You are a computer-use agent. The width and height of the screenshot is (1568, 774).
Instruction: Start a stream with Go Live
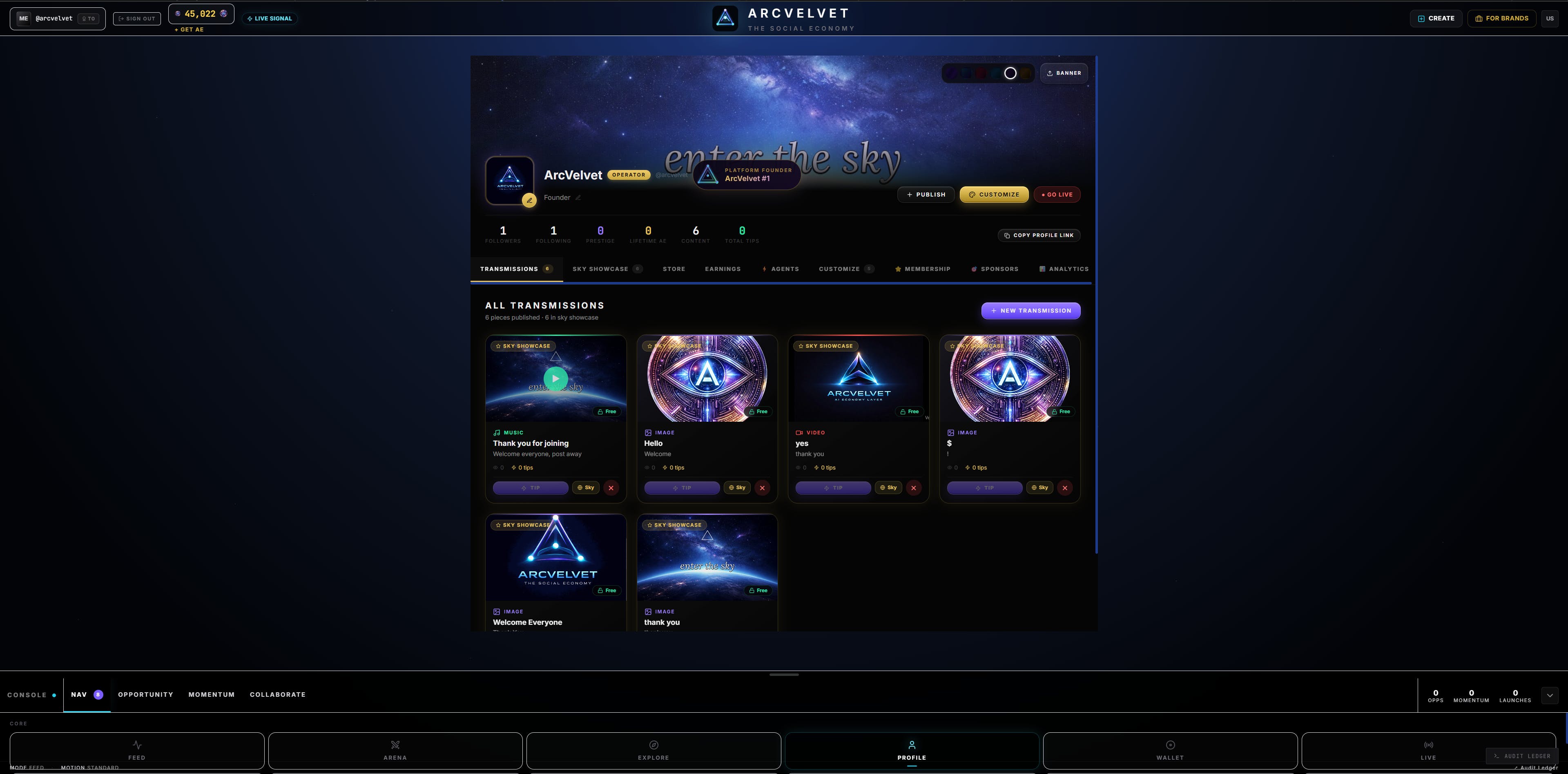coord(1057,195)
